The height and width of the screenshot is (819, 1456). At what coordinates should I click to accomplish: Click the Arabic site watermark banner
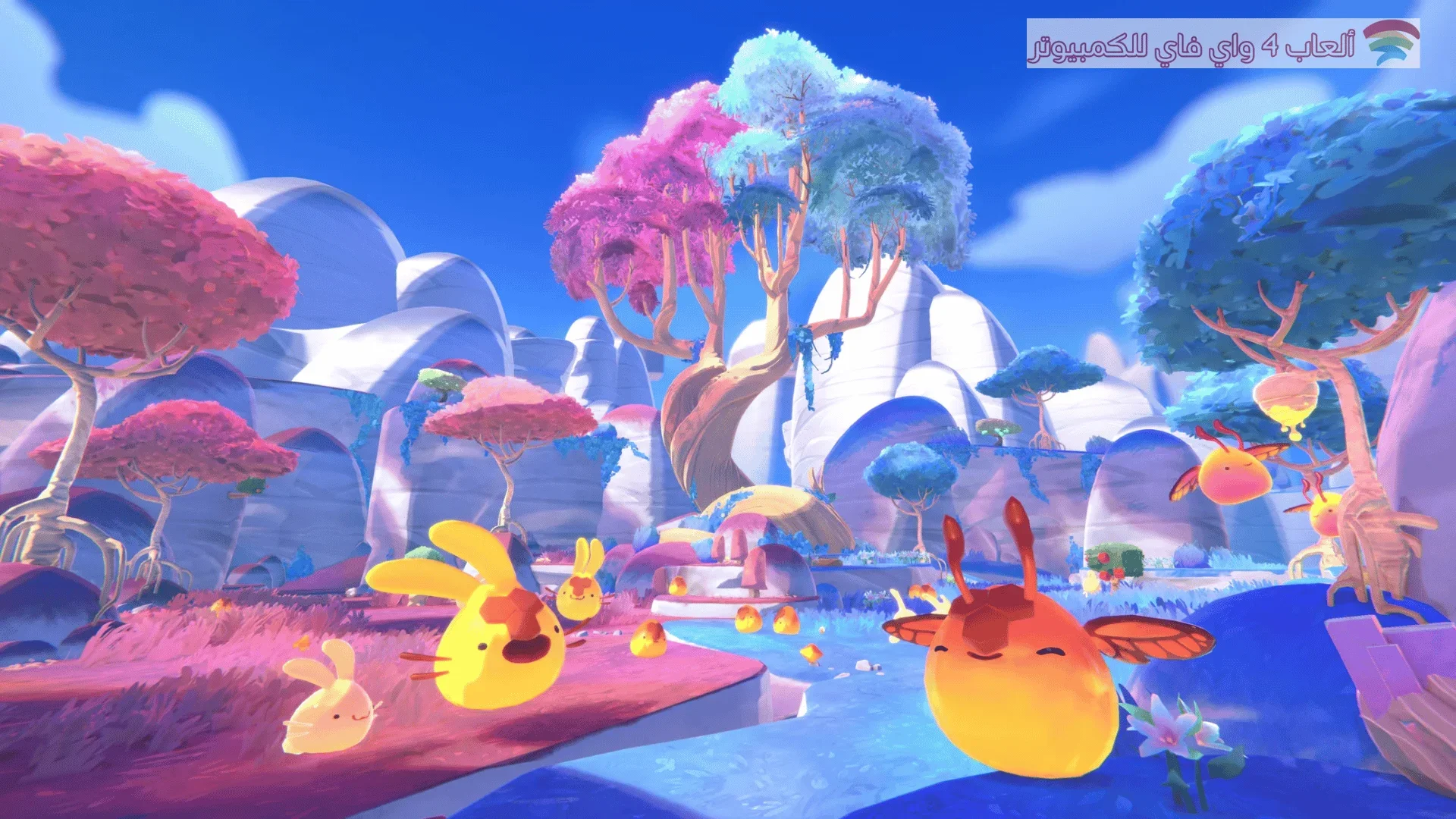click(1222, 44)
